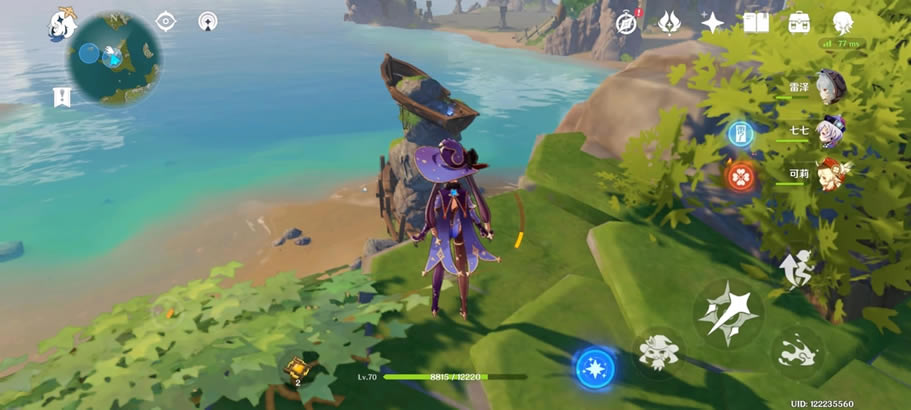
Task: Activate the blue glowing card icon
Action: (741, 133)
